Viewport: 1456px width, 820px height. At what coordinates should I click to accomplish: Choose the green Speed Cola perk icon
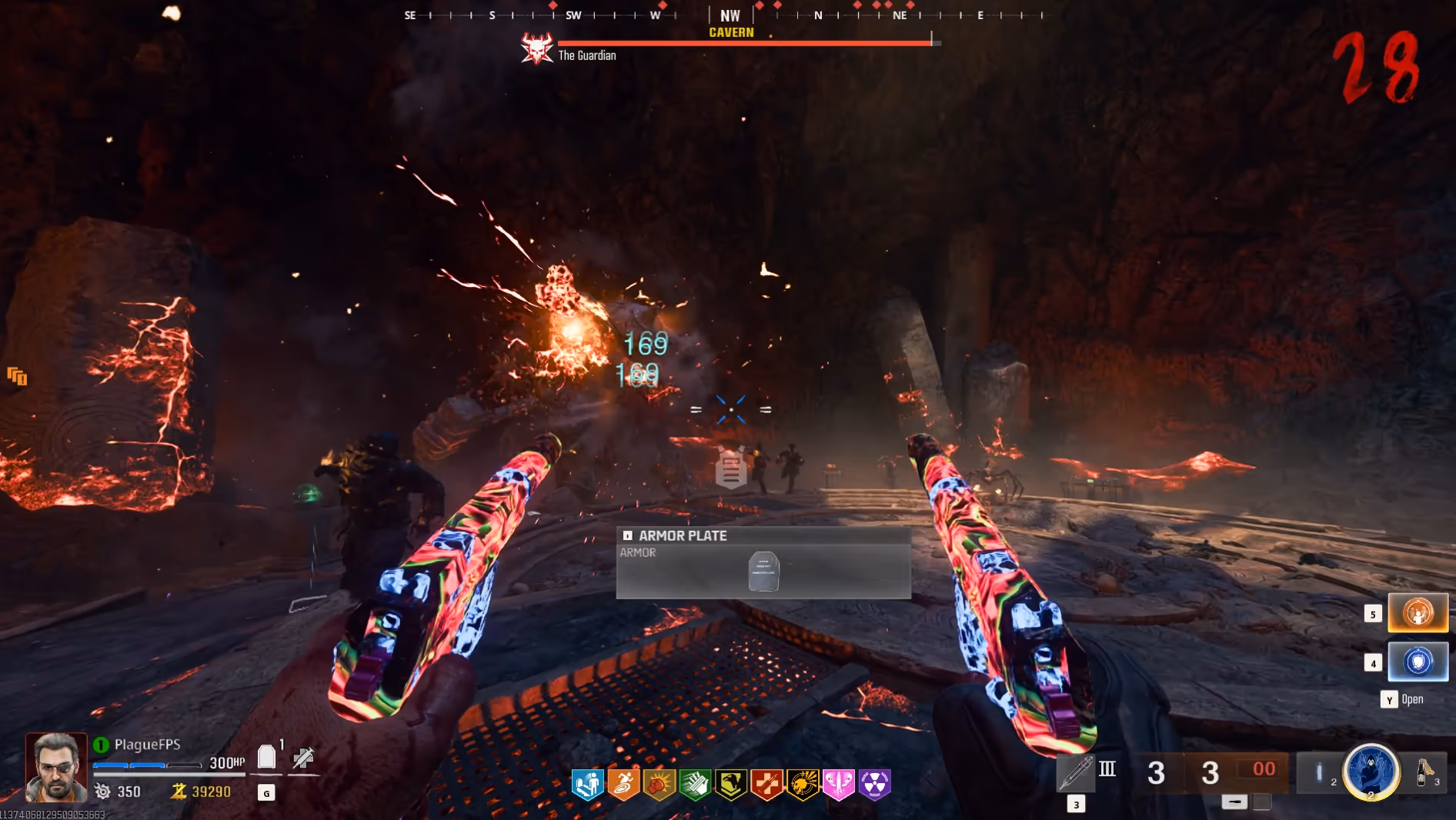click(x=695, y=784)
